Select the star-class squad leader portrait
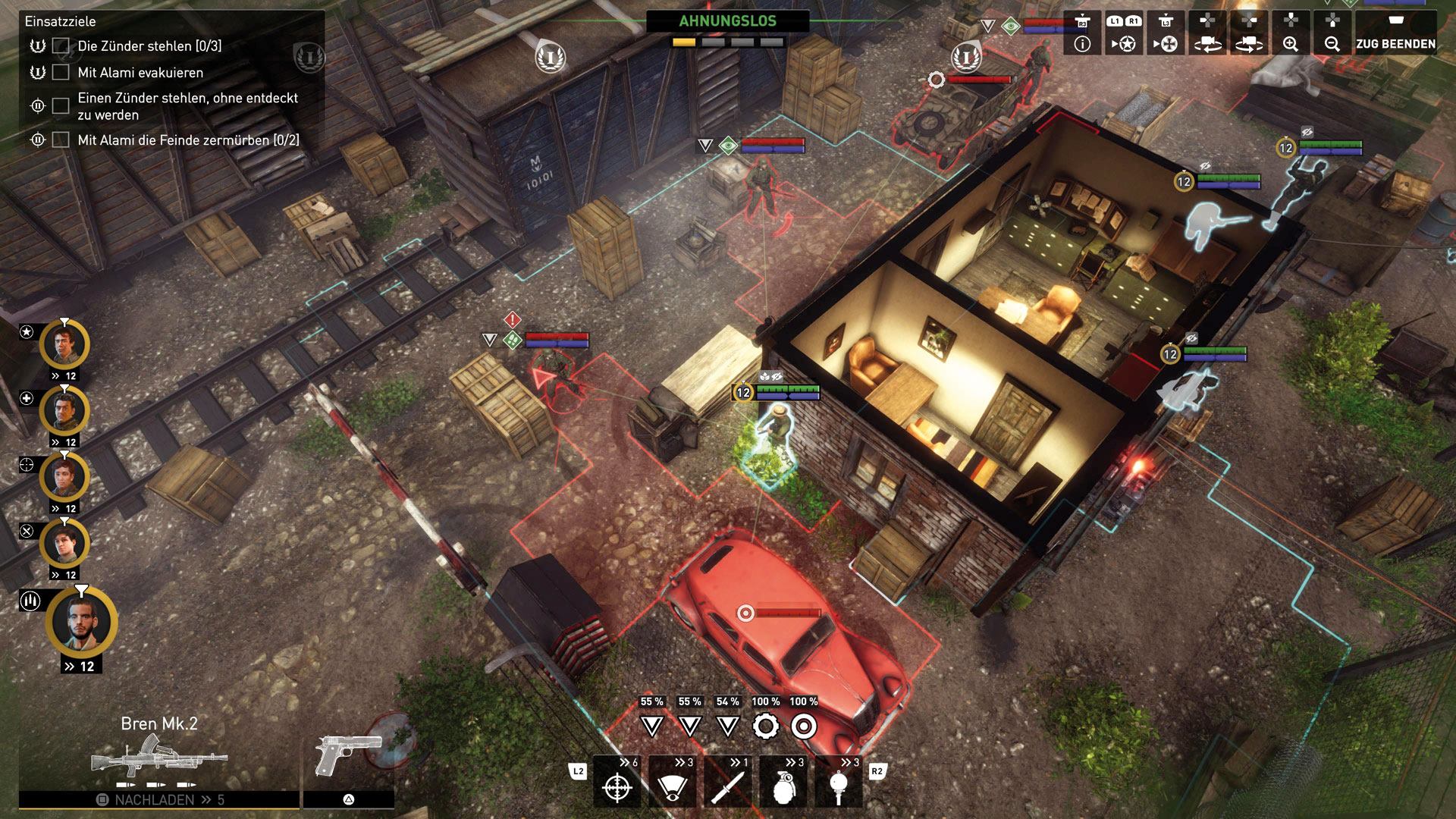 tap(65, 345)
